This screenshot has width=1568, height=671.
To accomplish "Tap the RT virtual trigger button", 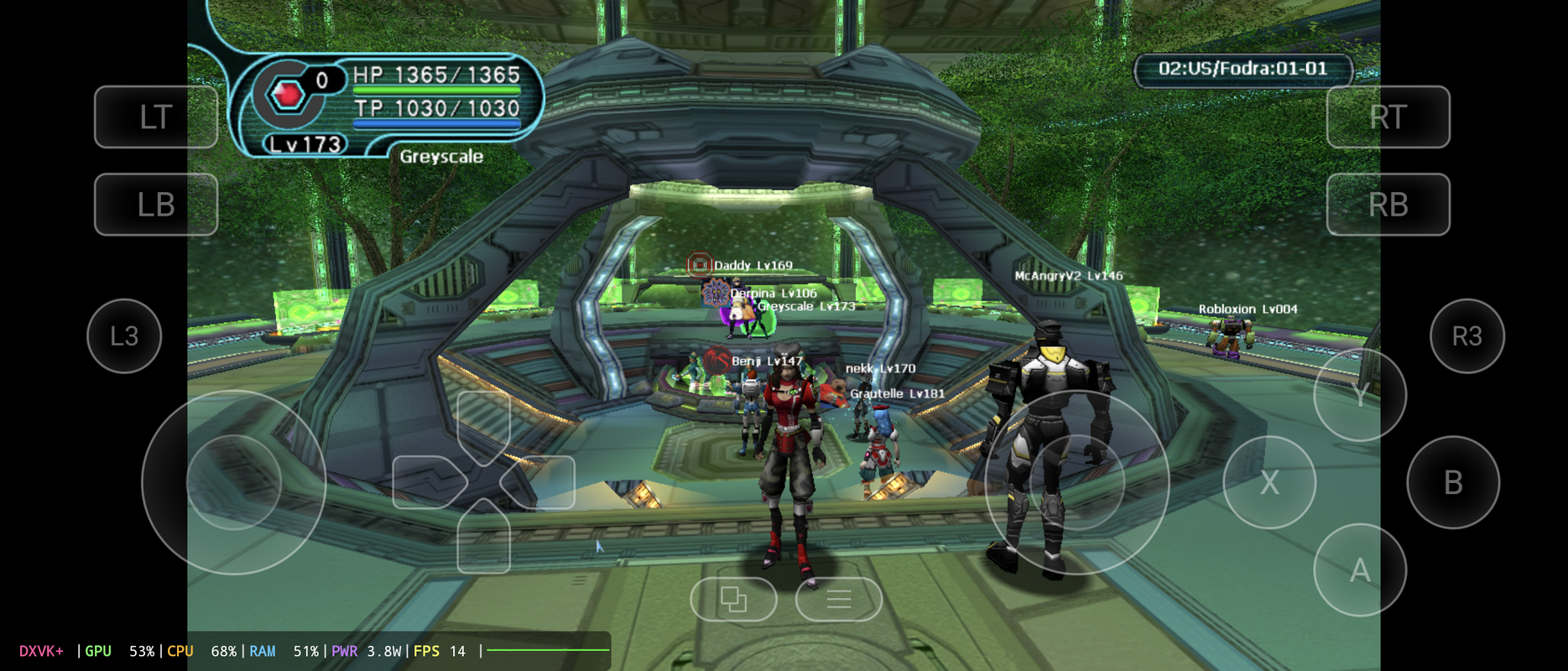I will [x=1388, y=117].
